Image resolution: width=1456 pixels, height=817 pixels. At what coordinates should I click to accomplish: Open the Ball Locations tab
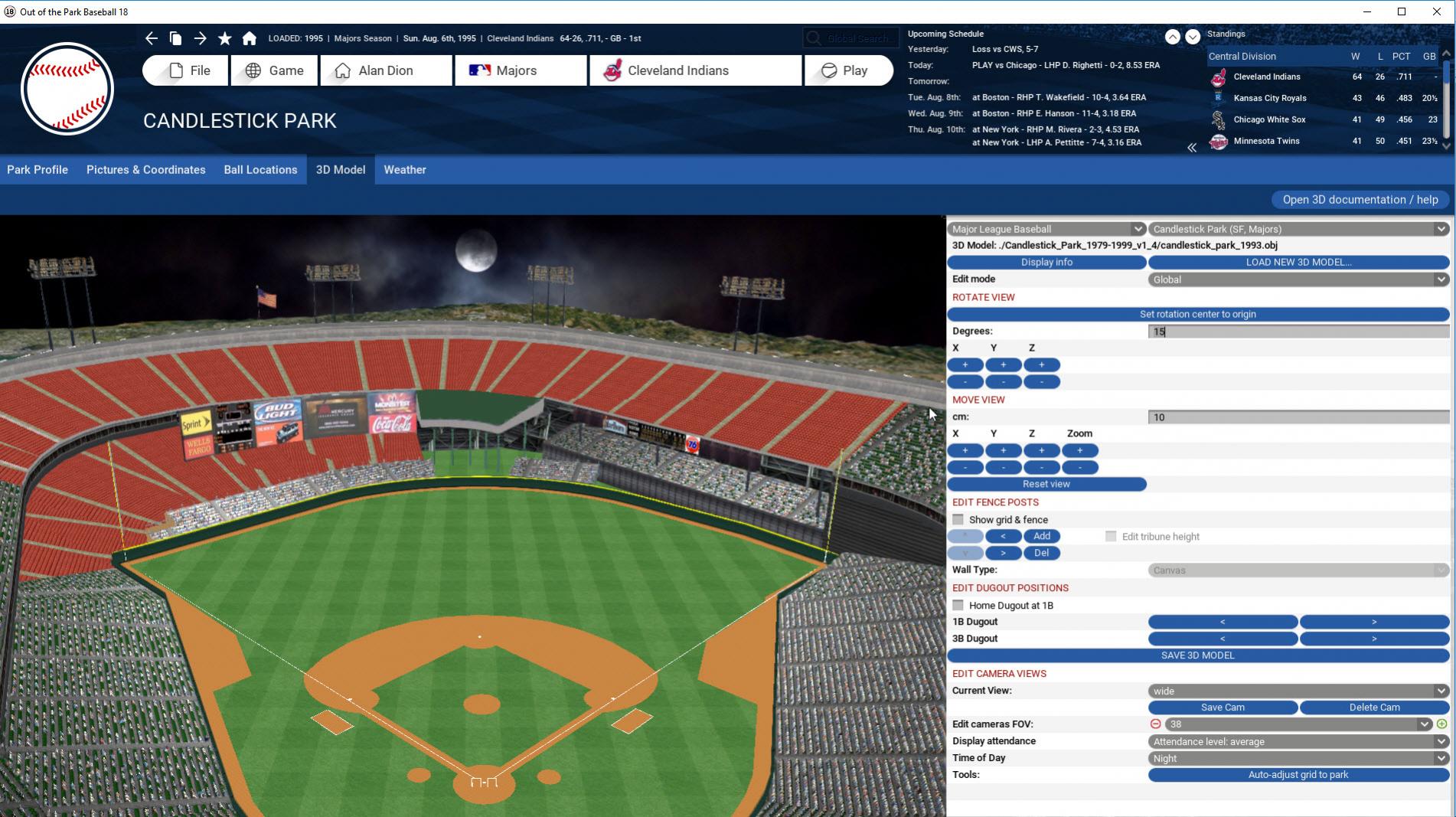click(260, 170)
